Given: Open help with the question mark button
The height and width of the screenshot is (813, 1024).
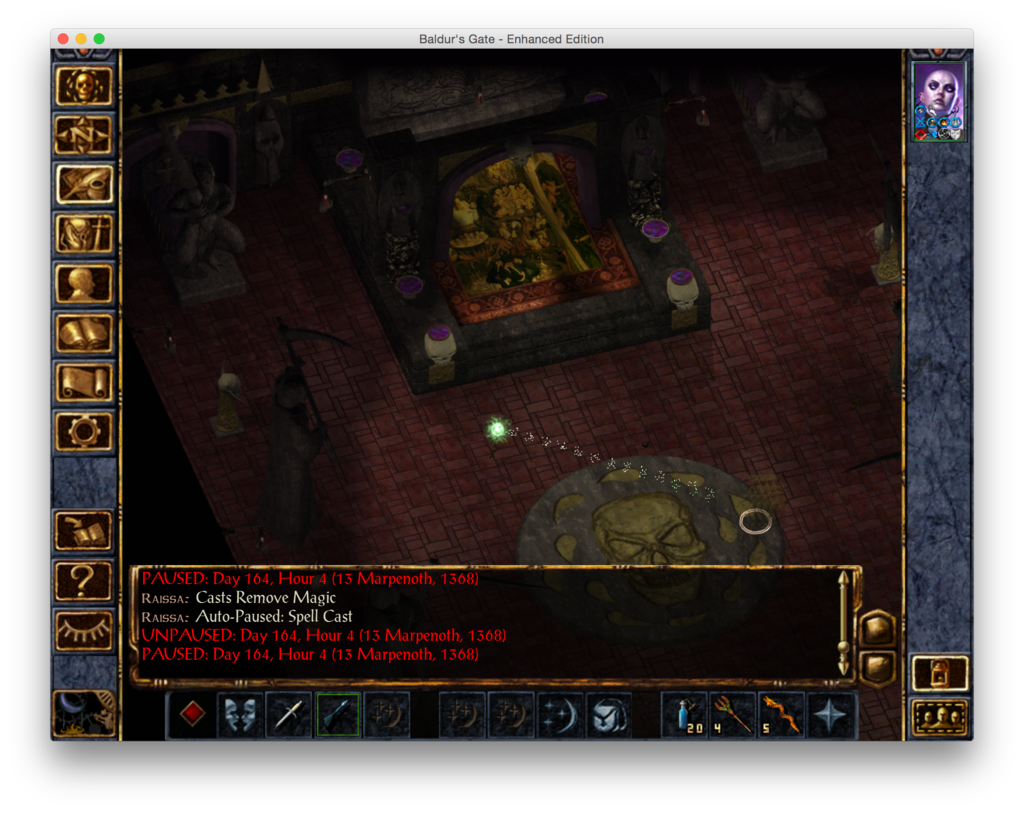Looking at the screenshot, I should click(83, 579).
